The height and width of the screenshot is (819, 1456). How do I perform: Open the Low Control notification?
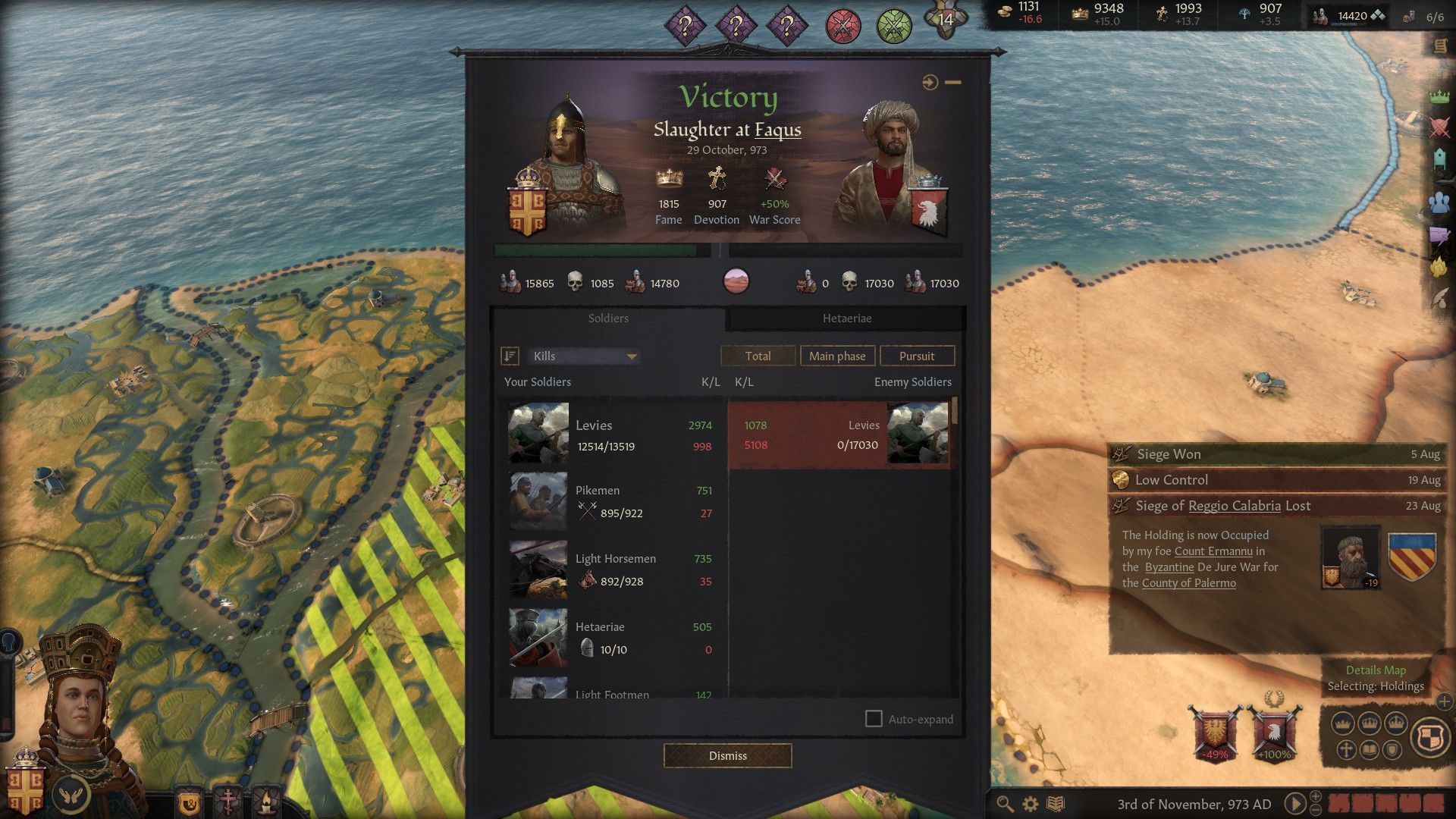click(1276, 480)
